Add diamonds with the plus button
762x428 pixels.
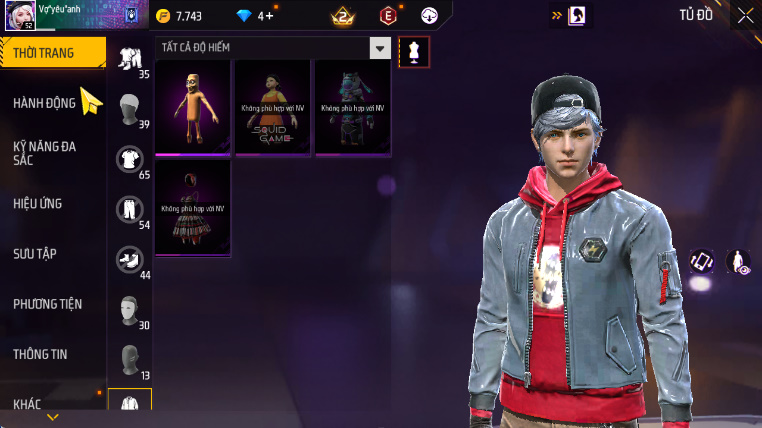click(x=271, y=16)
